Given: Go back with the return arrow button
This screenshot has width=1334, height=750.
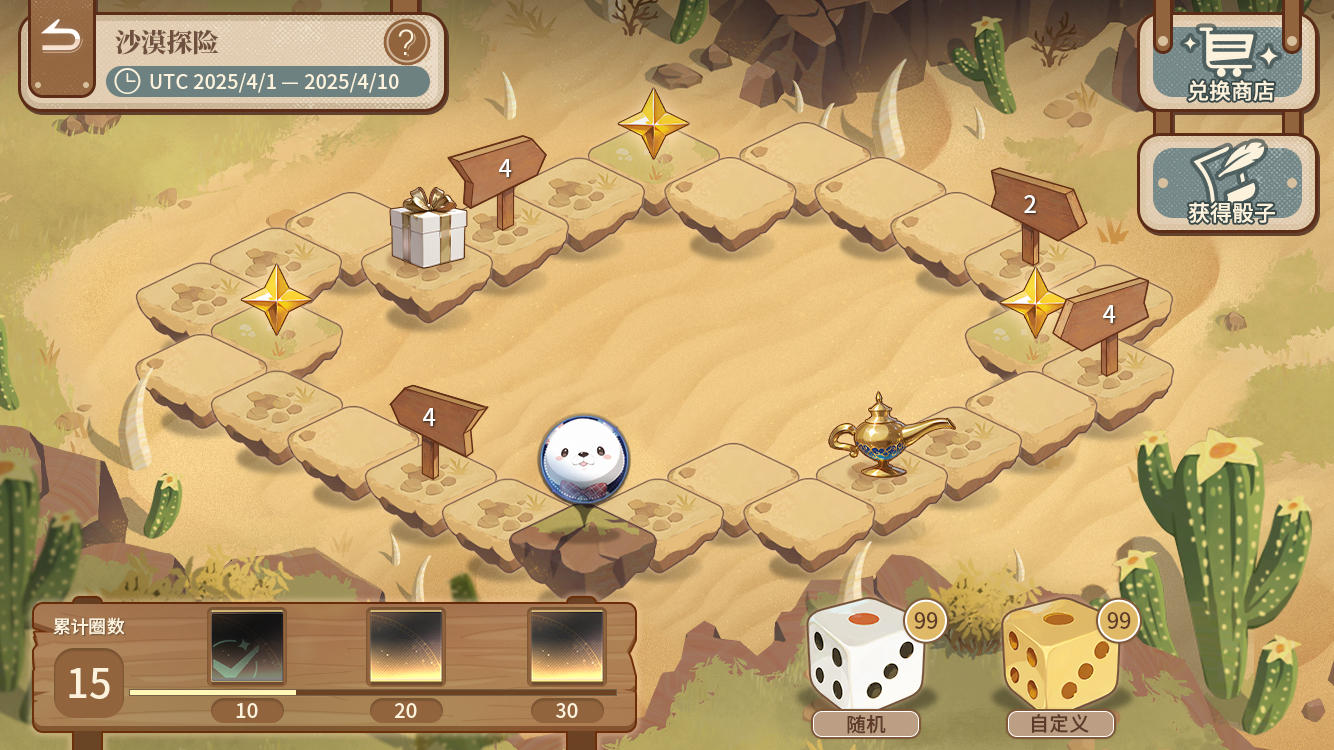Looking at the screenshot, I should coord(61,40).
